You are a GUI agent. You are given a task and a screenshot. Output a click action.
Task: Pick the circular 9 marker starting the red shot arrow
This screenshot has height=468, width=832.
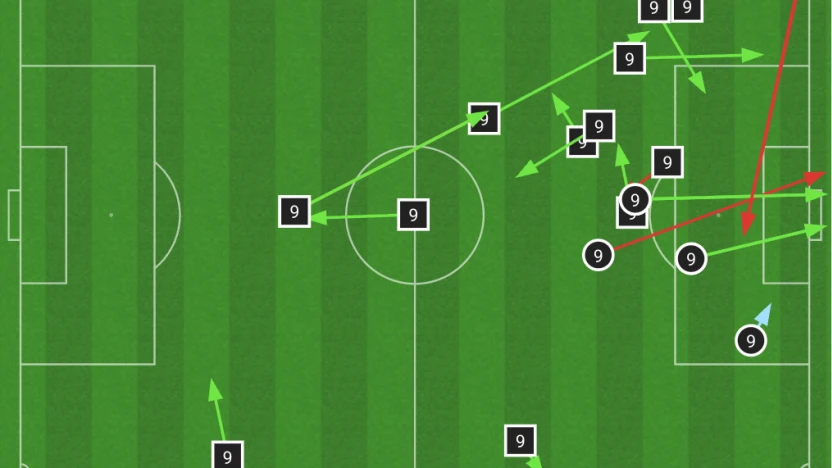click(598, 255)
